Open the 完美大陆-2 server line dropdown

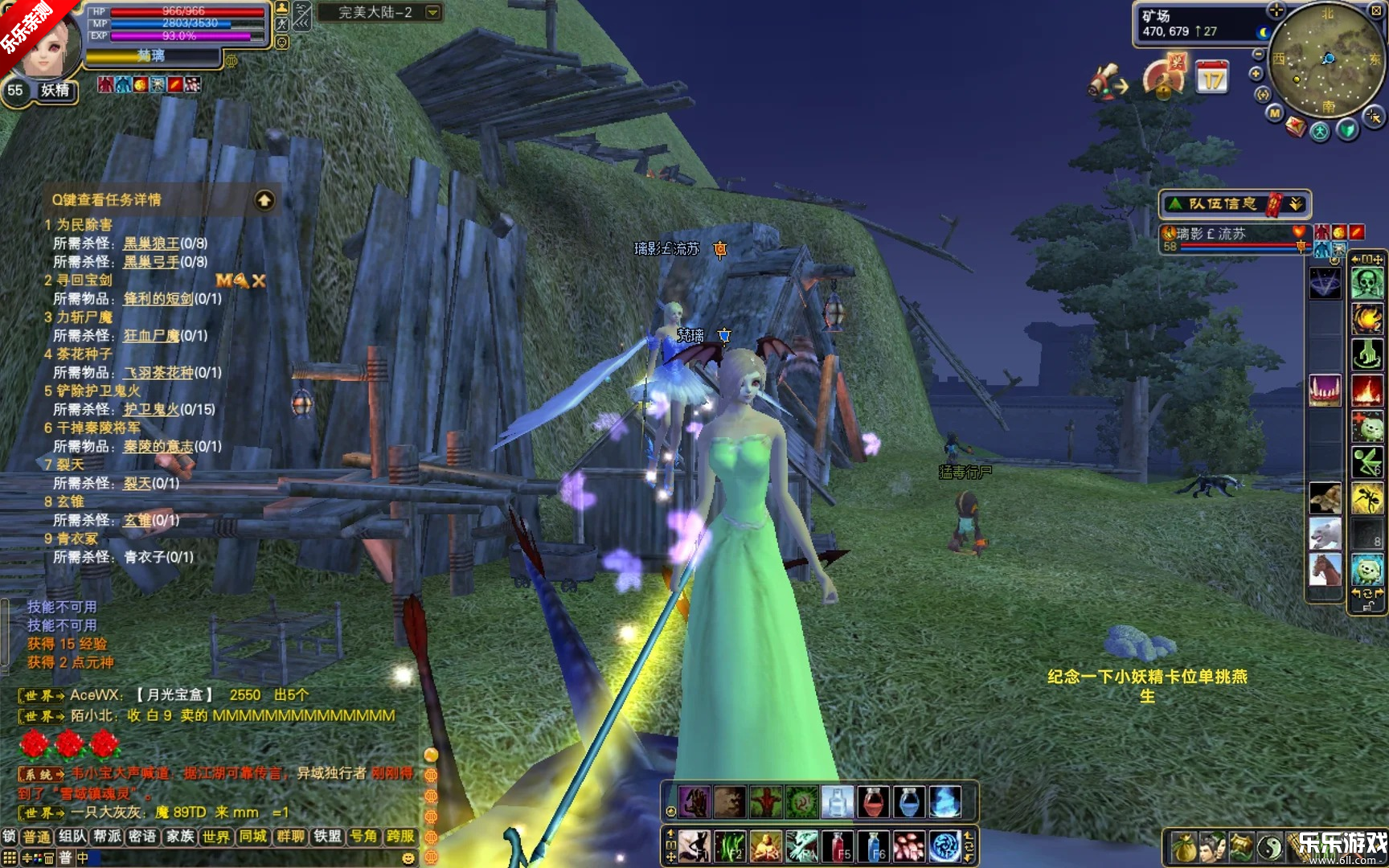pos(432,12)
